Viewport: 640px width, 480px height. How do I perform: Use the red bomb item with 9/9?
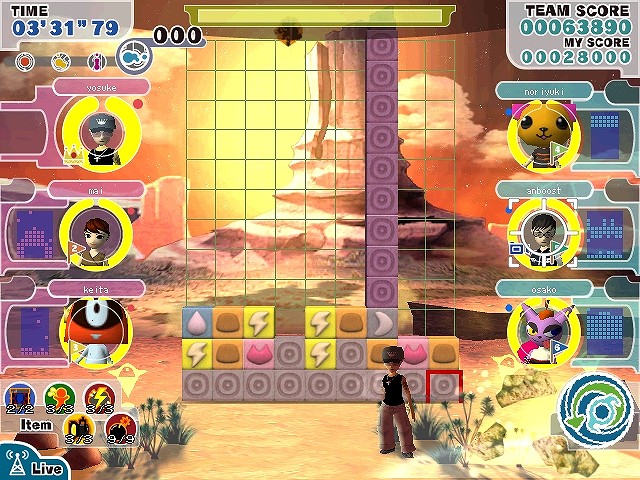pos(120,430)
